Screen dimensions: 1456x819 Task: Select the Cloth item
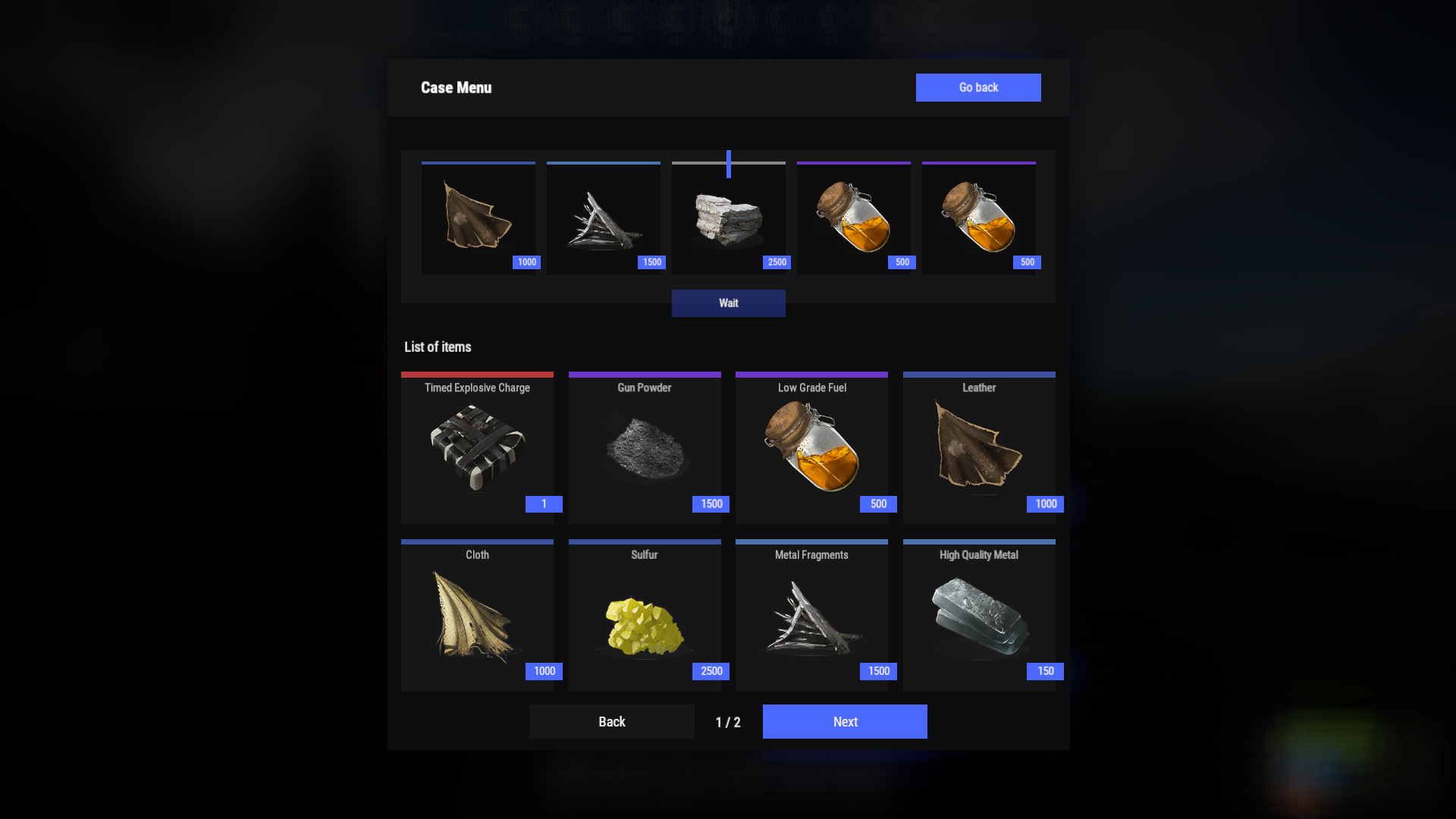point(477,614)
